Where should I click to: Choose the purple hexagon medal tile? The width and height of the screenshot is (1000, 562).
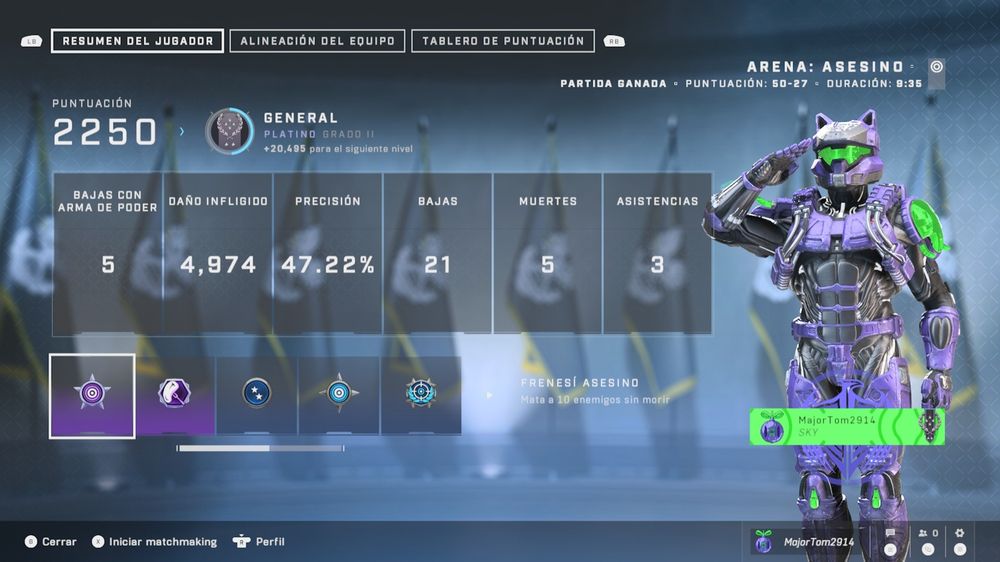click(x=175, y=395)
